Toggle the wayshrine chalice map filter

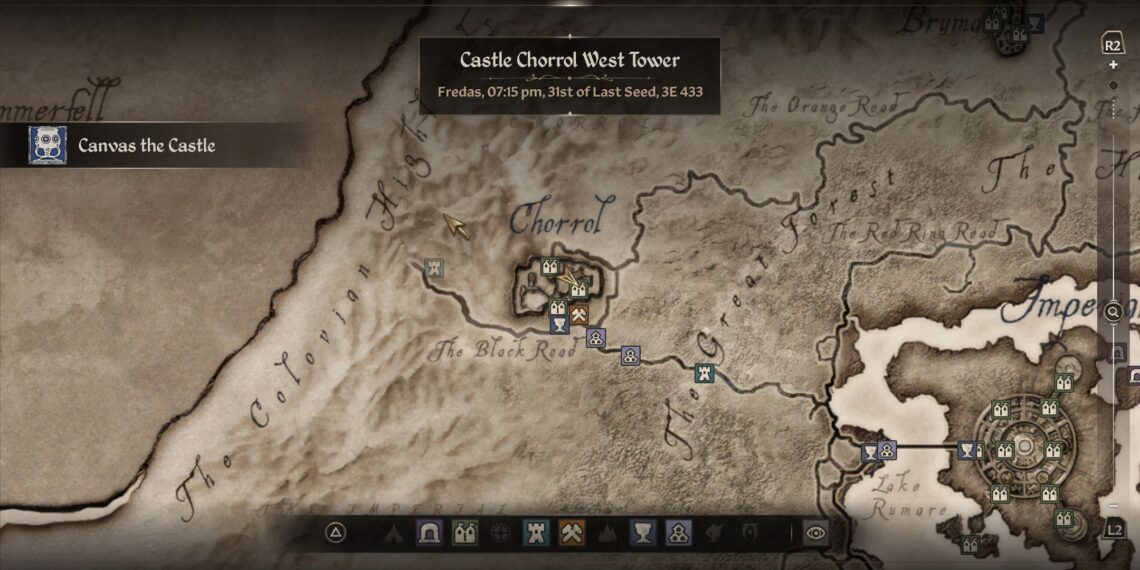[x=643, y=533]
